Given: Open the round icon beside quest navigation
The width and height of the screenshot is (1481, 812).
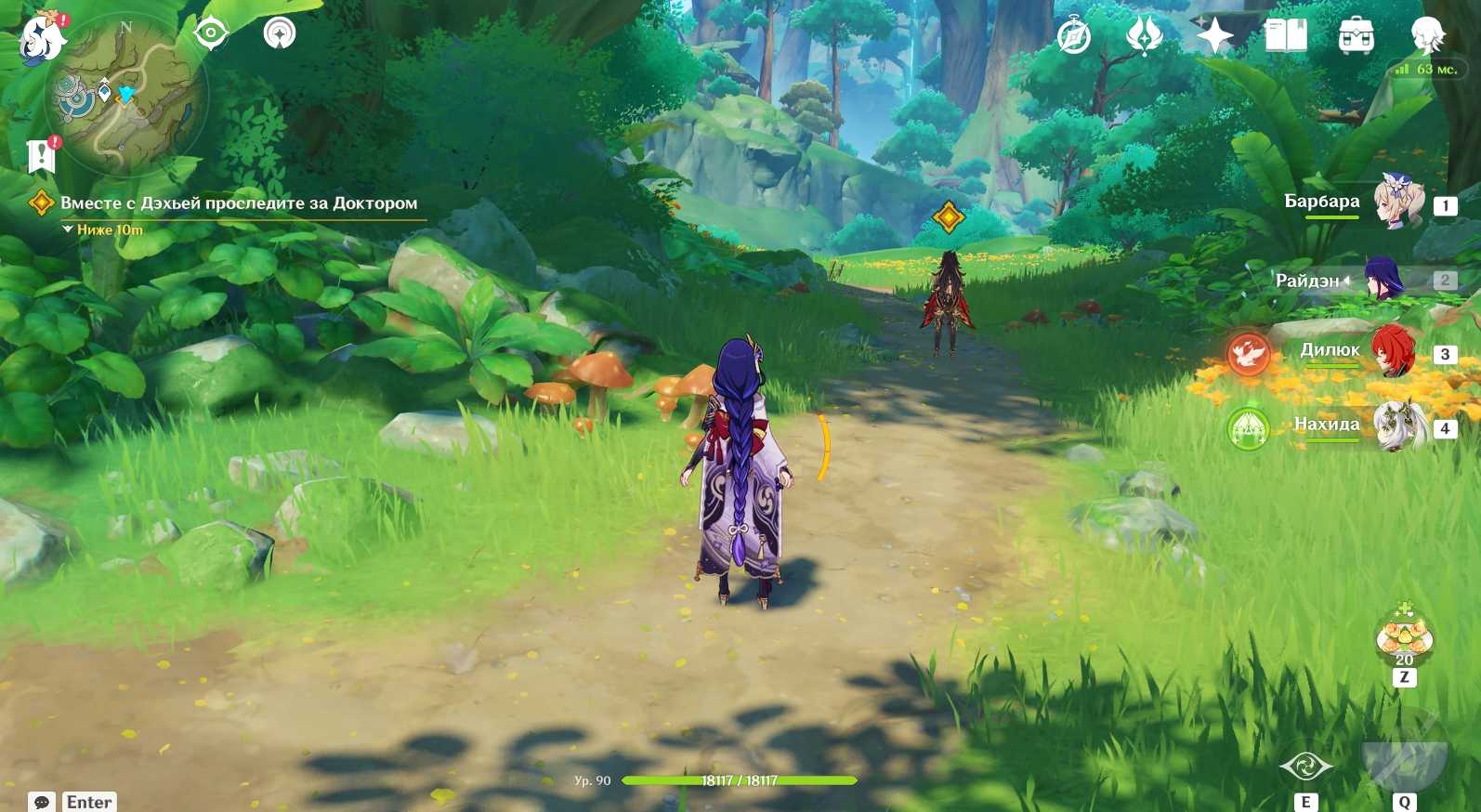Looking at the screenshot, I should click(x=279, y=33).
